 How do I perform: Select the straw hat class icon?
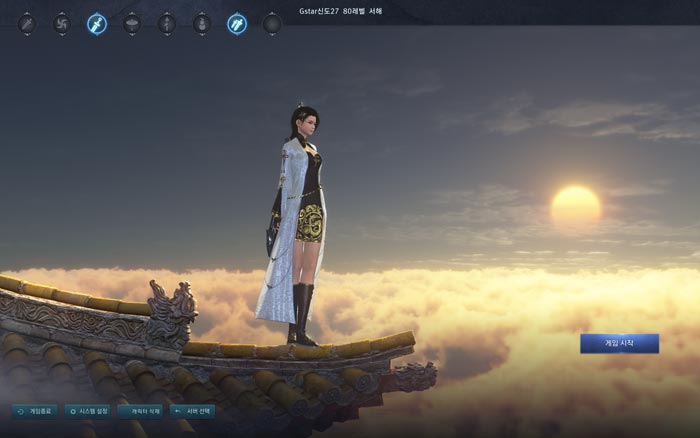pos(132,23)
